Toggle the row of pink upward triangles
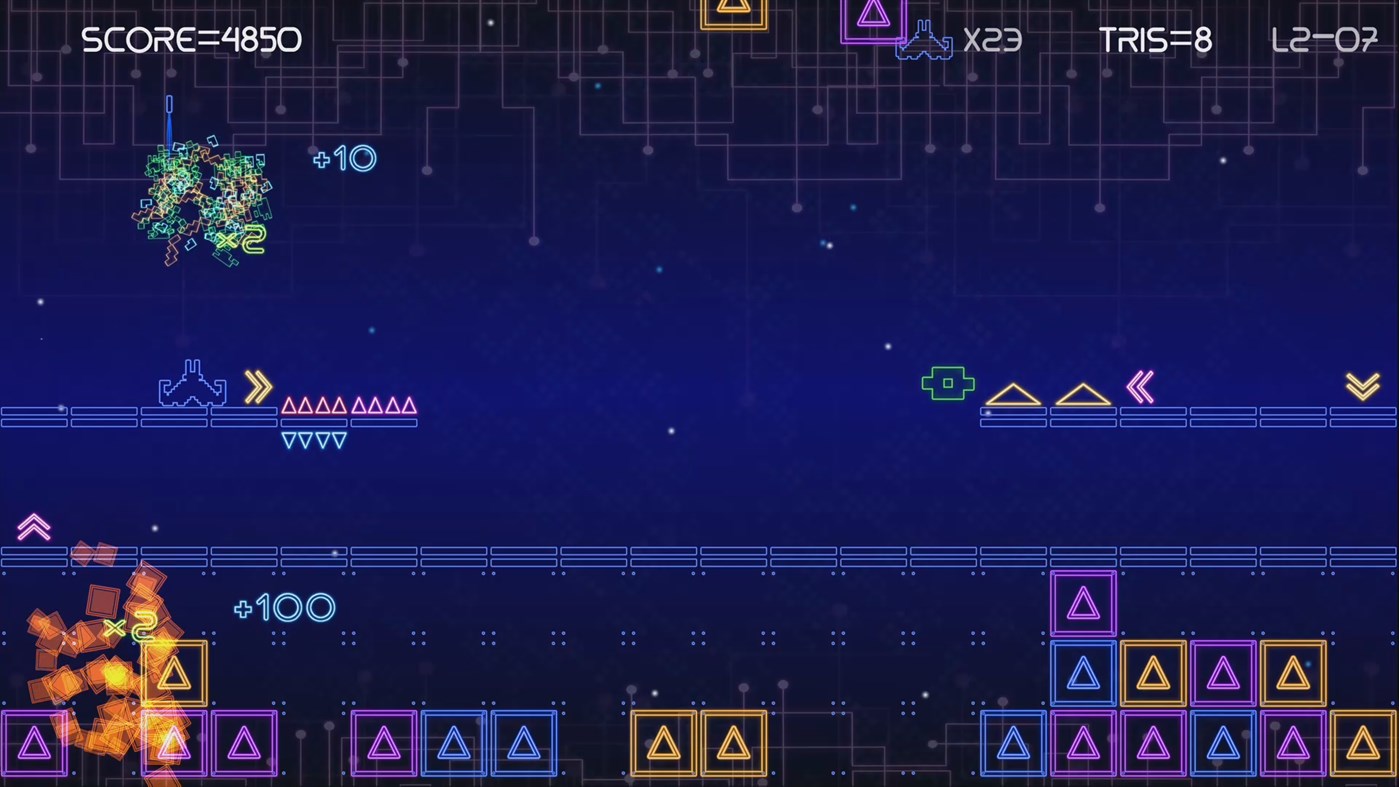Viewport: 1399px width, 787px height. tap(350, 406)
